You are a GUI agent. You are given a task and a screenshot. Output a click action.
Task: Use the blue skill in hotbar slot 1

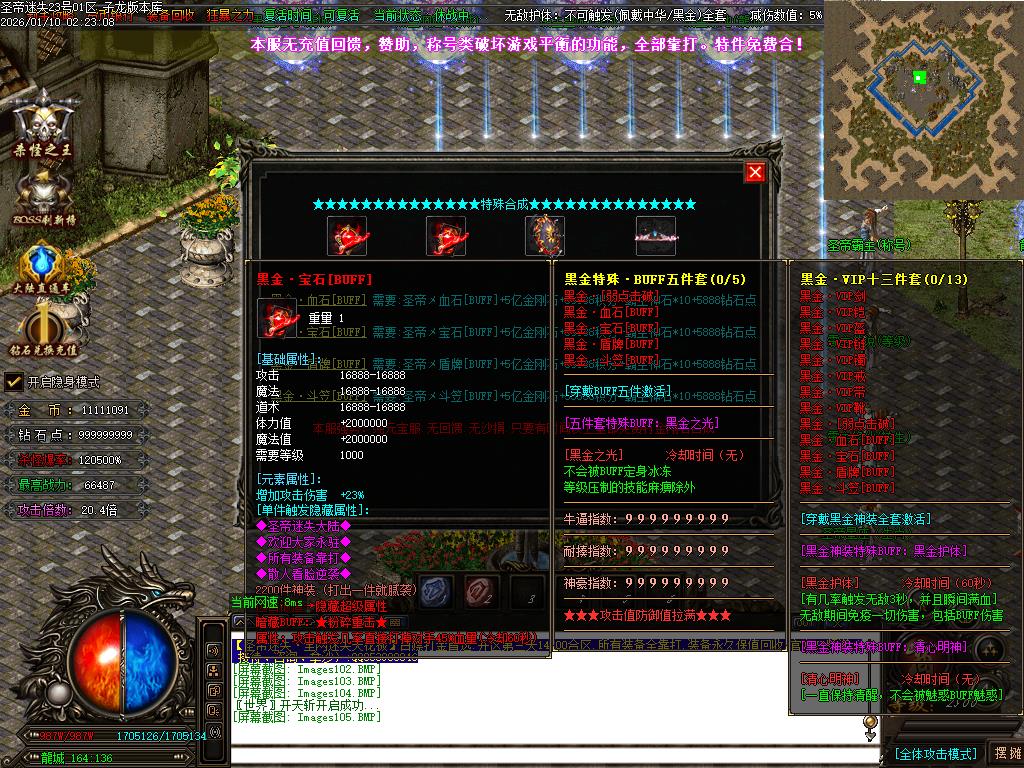436,592
